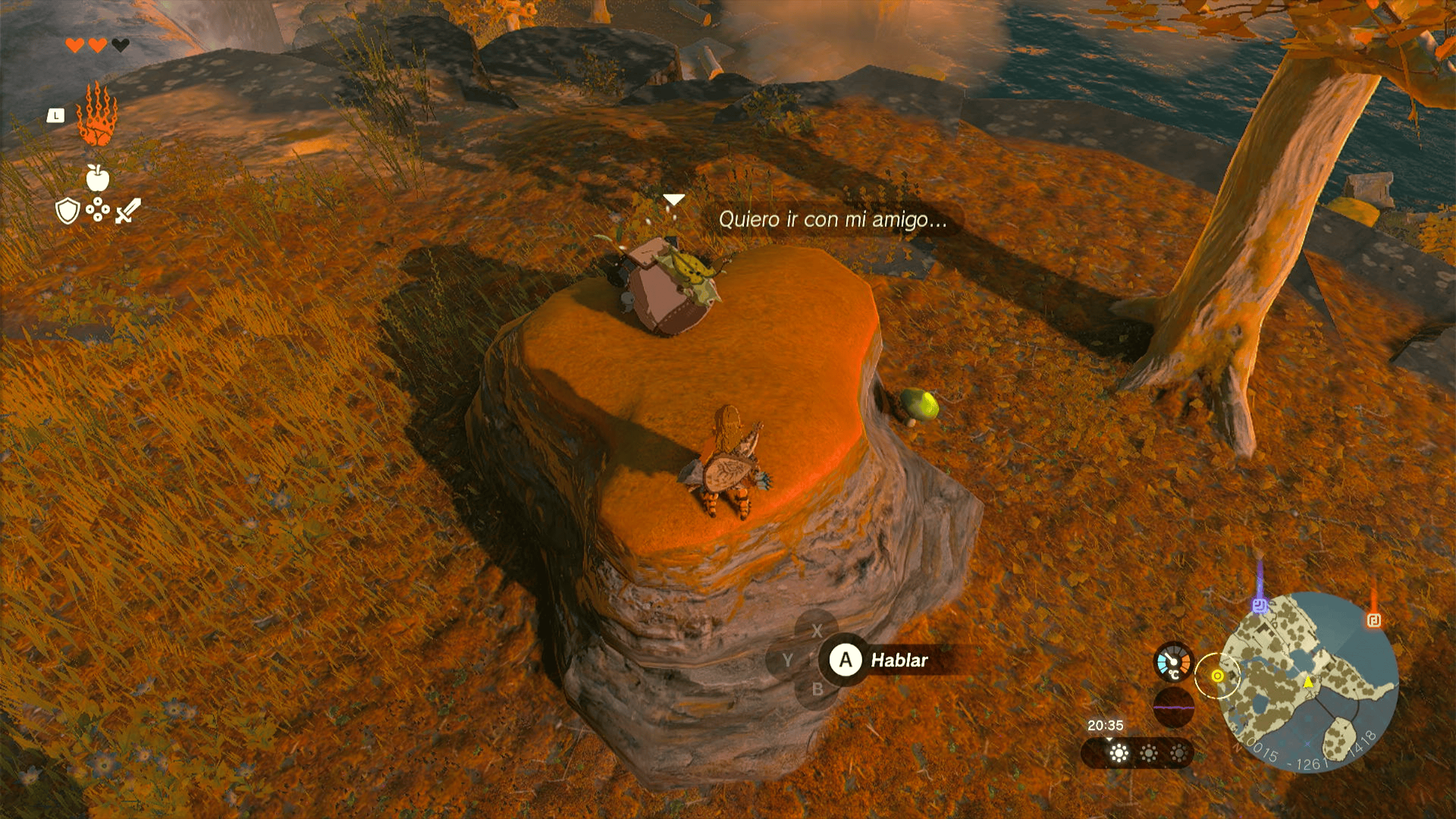Click the yellow player arrow on minimap
Viewport: 1456px width, 819px height.
pyautogui.click(x=1309, y=681)
